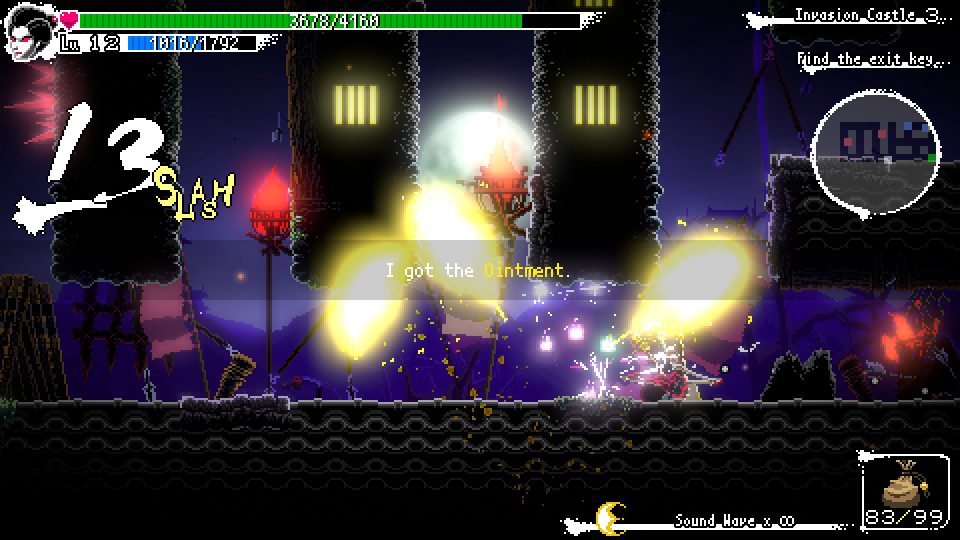Image resolution: width=960 pixels, height=540 pixels.
Task: Open the circular minimap
Action: [x=877, y=150]
